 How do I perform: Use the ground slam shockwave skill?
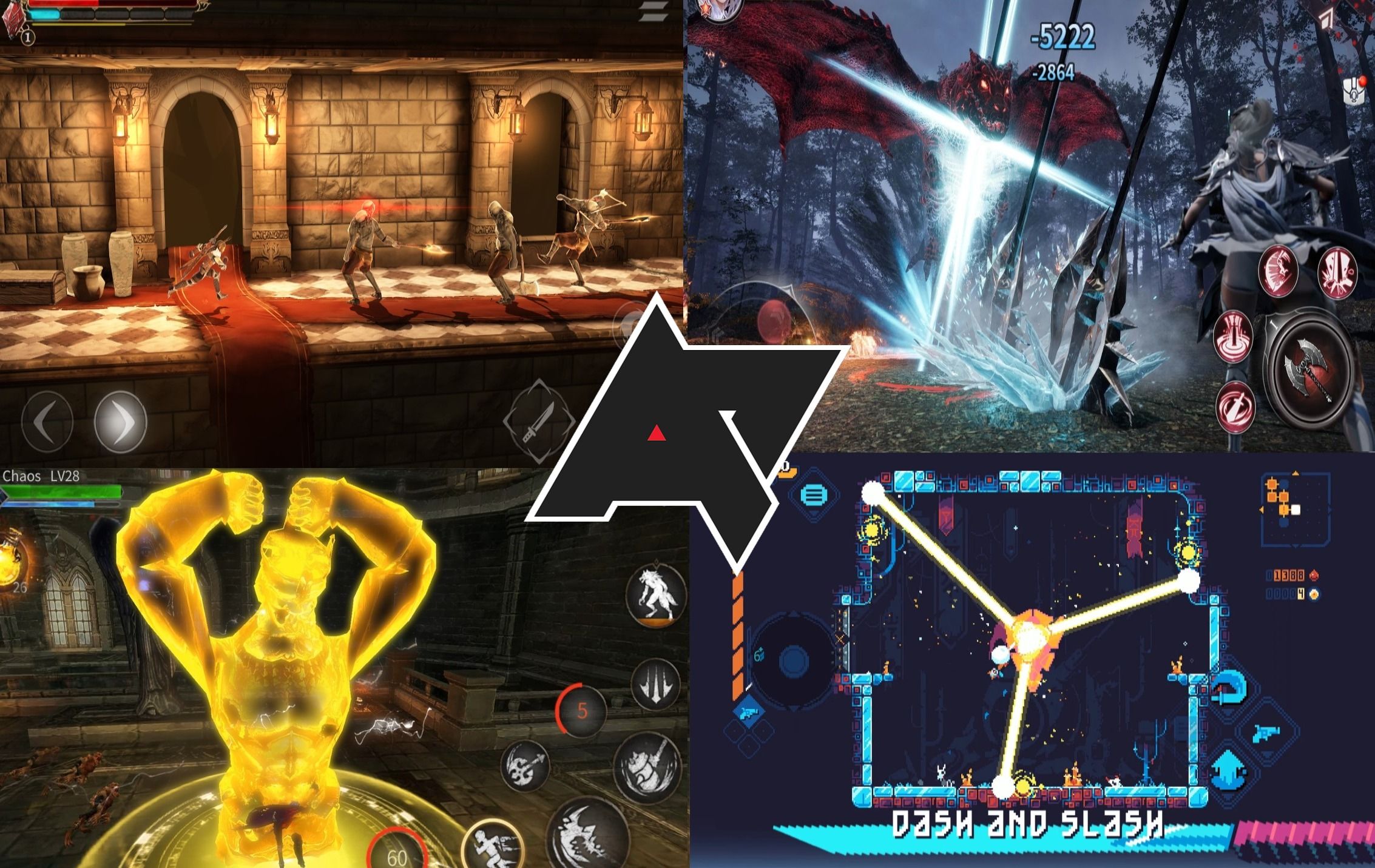(x=1232, y=337)
